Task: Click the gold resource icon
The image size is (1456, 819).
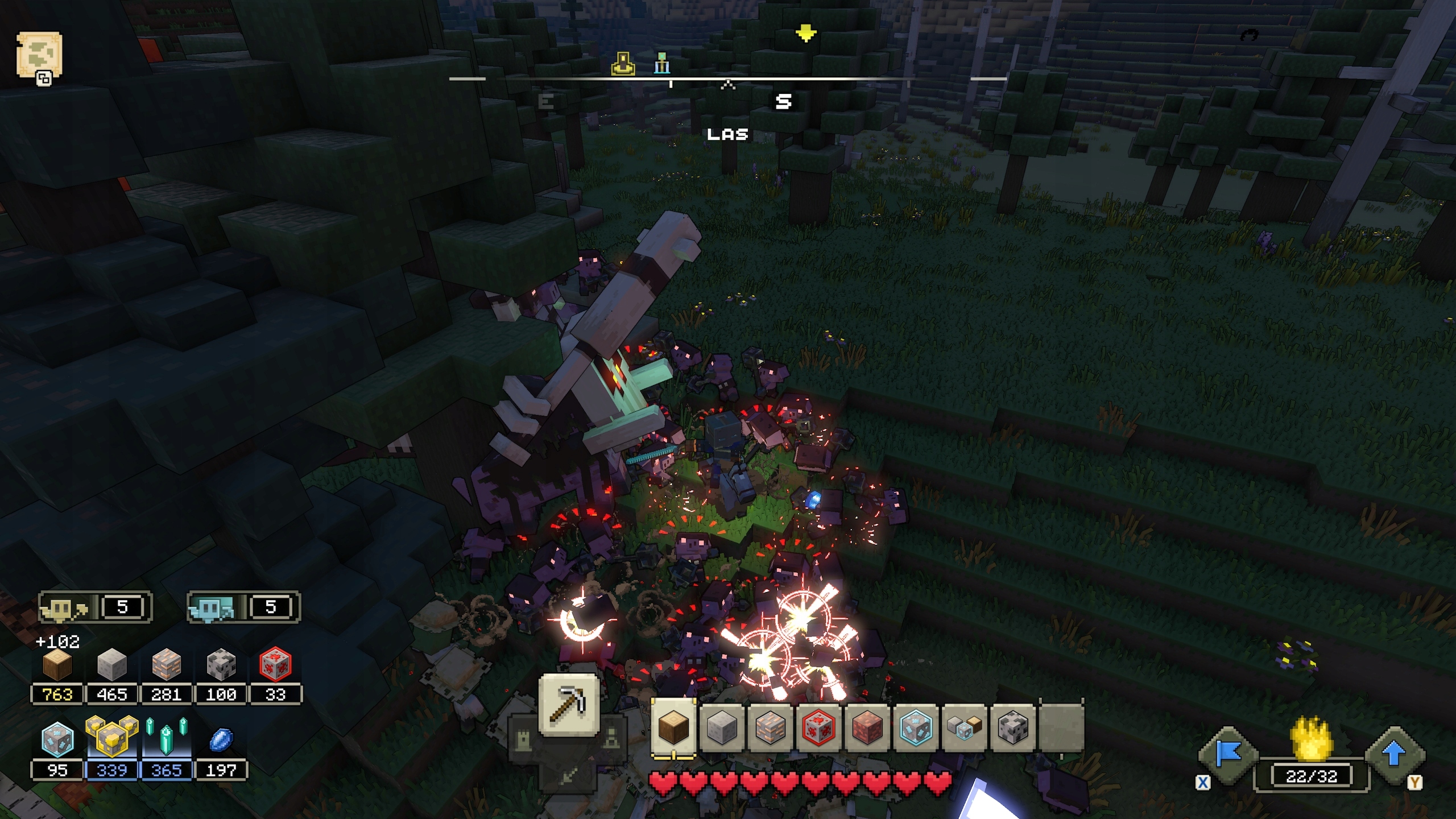Action: tap(111, 738)
